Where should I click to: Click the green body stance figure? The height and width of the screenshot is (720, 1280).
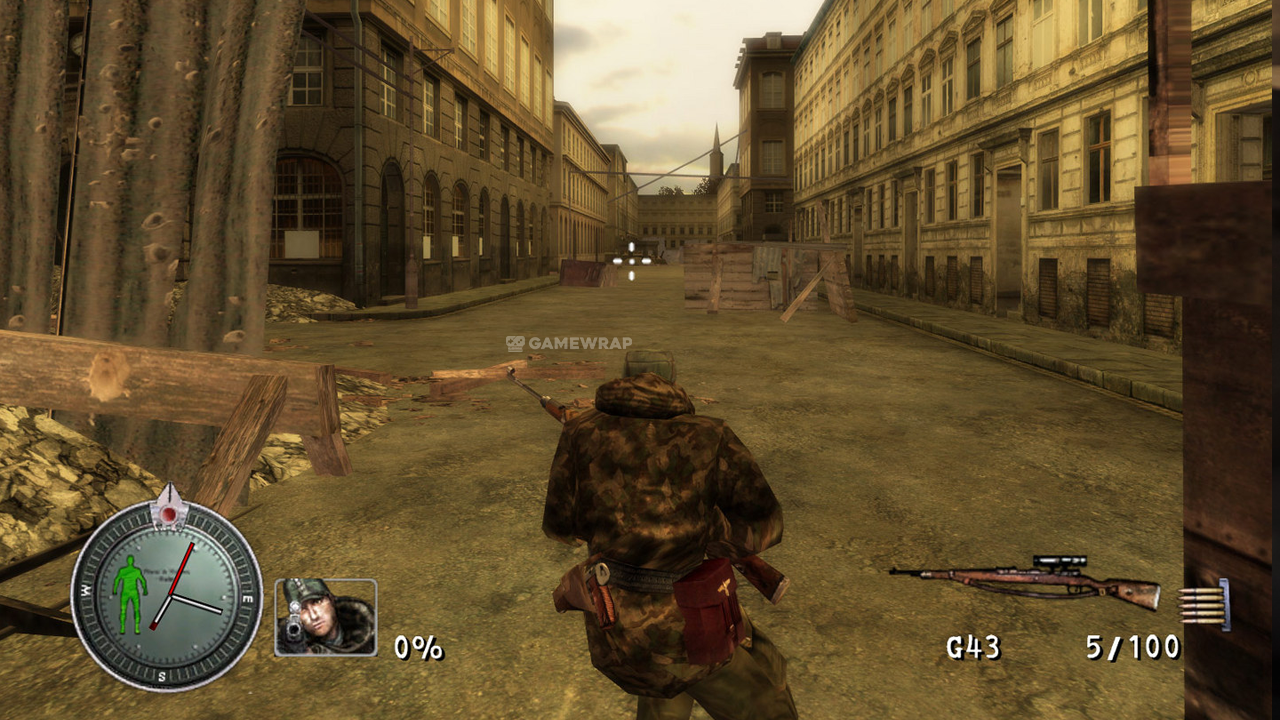click(128, 592)
